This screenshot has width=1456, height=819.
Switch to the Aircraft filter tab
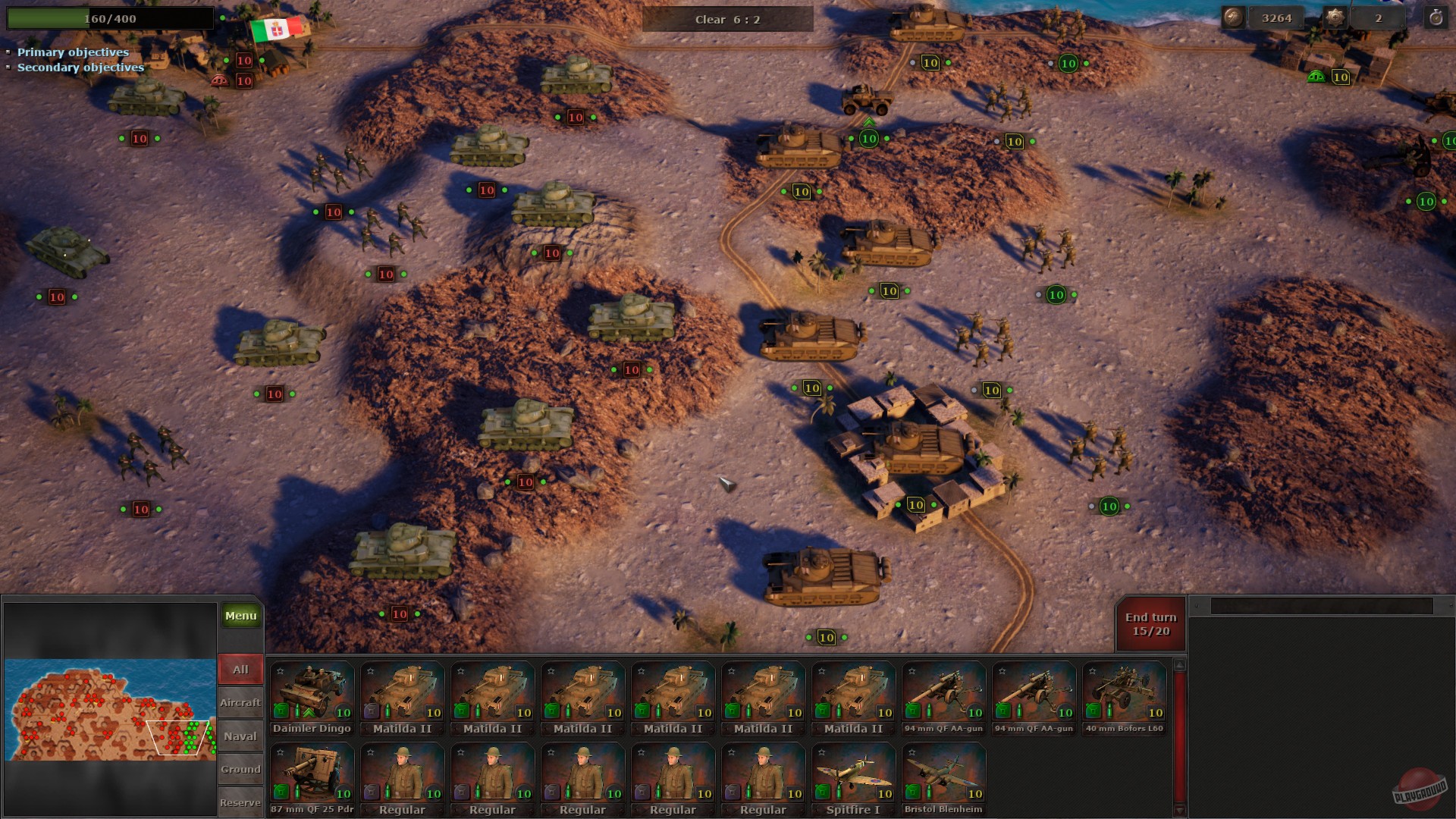[x=240, y=703]
